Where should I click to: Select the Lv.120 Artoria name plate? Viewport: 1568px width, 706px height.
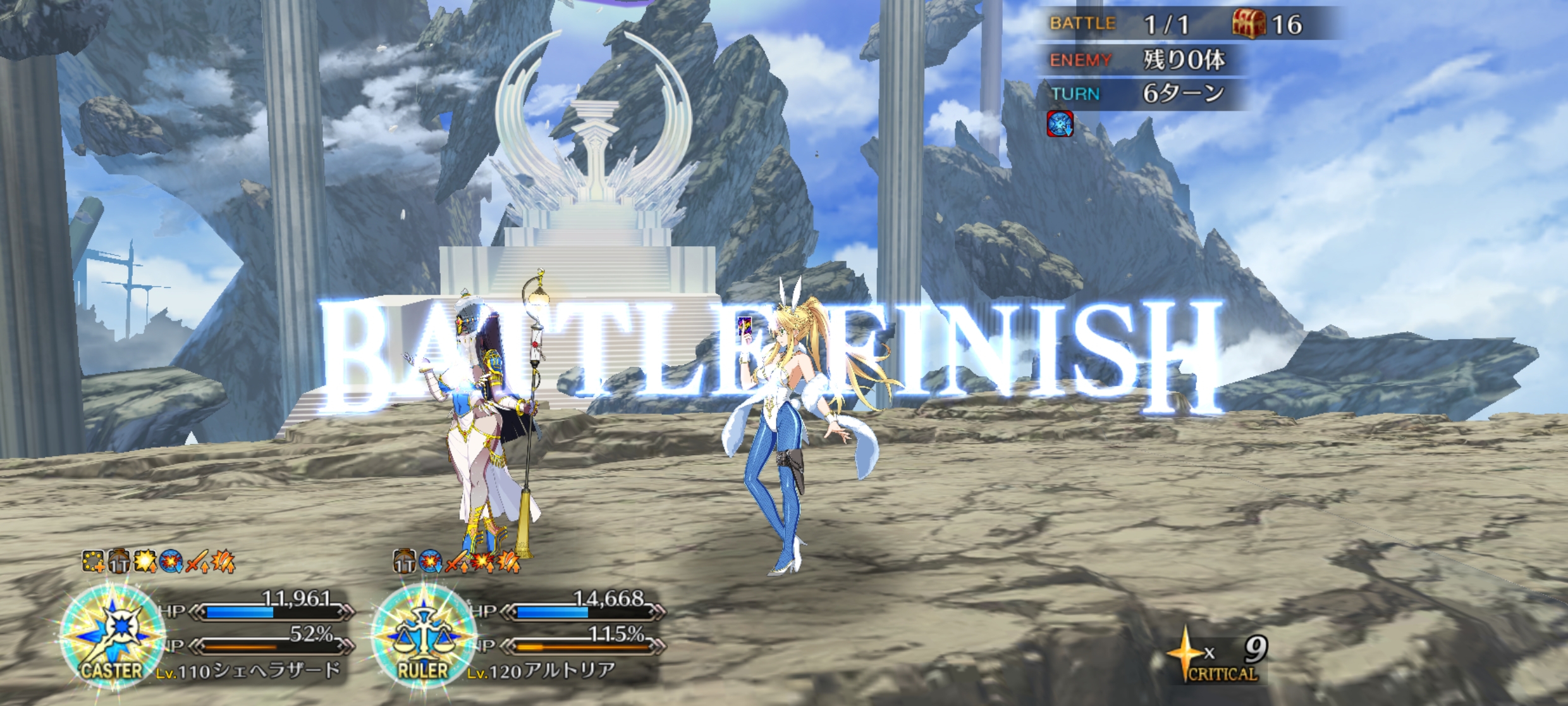pyautogui.click(x=541, y=671)
